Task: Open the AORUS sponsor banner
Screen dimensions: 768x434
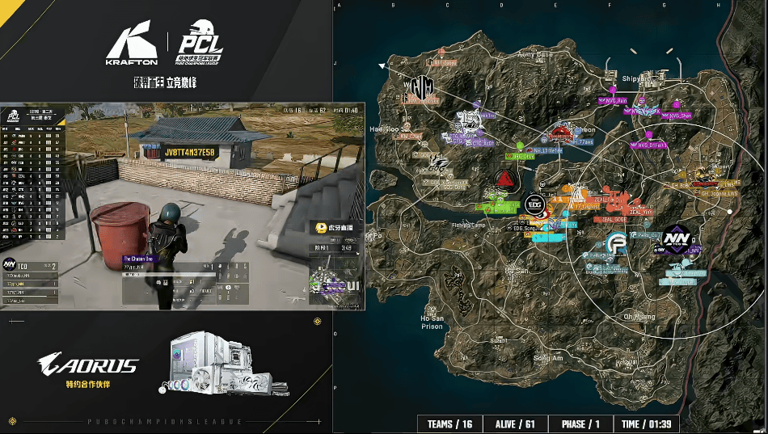Action: click(88, 365)
